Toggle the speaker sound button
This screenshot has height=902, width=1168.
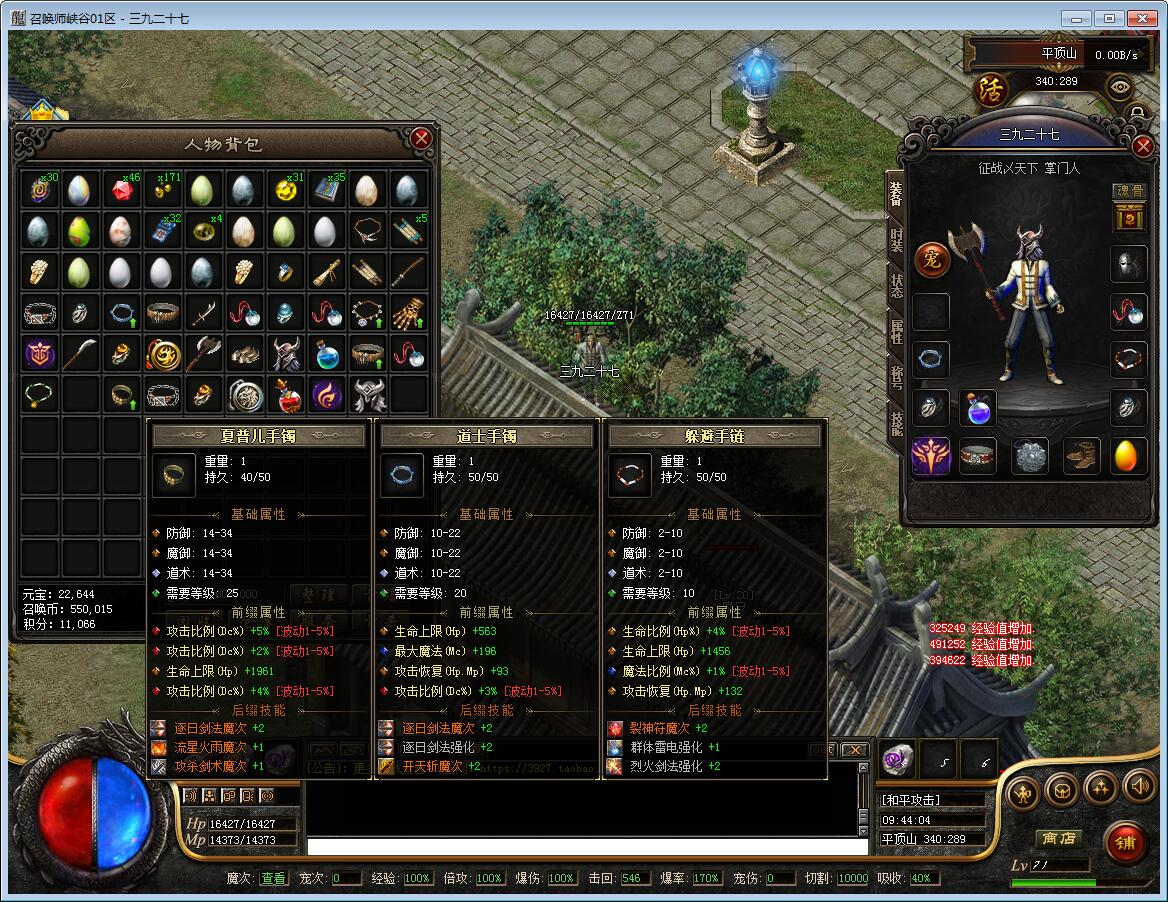pyautogui.click(x=1139, y=788)
